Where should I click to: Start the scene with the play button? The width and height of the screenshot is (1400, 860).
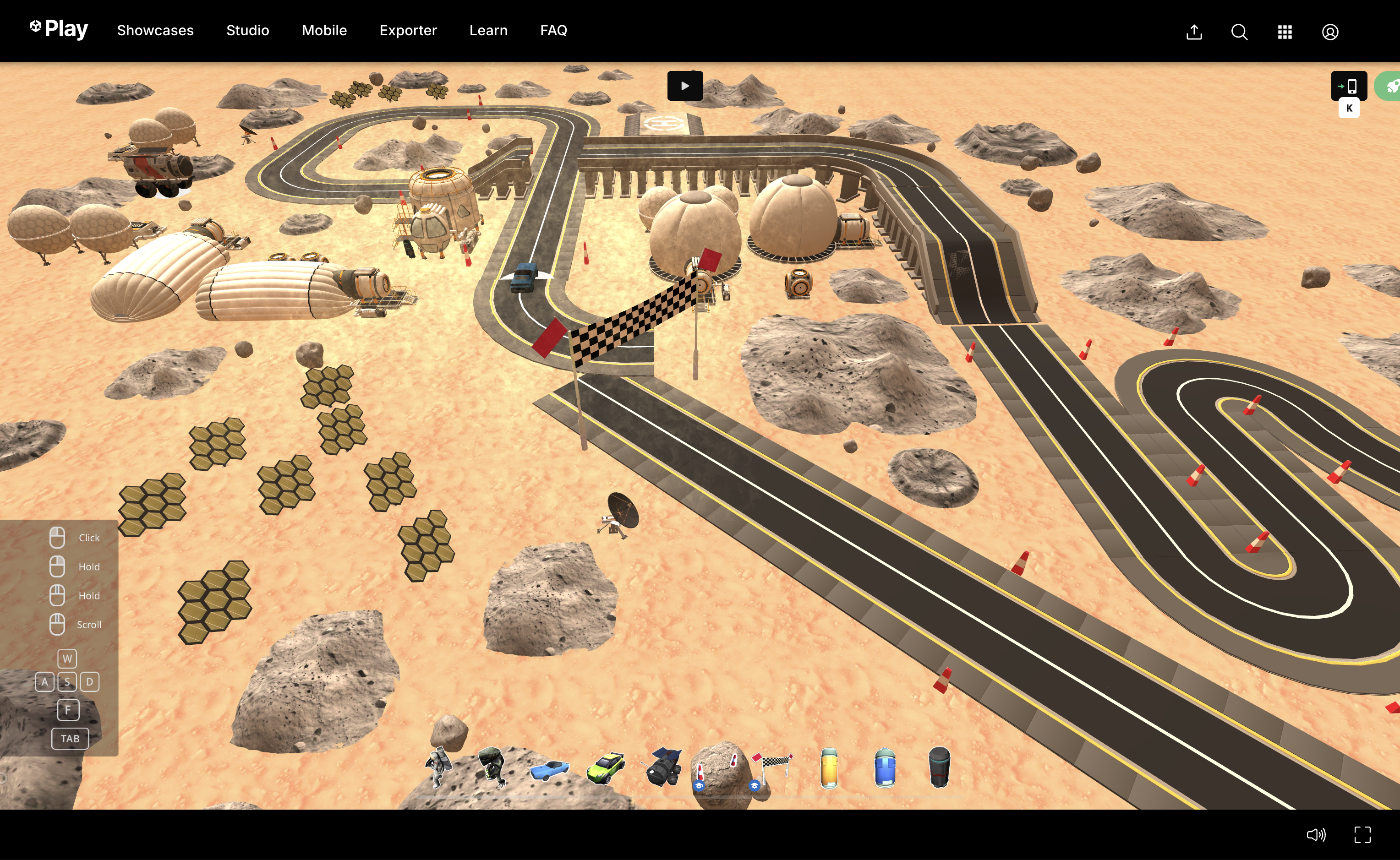coord(685,86)
